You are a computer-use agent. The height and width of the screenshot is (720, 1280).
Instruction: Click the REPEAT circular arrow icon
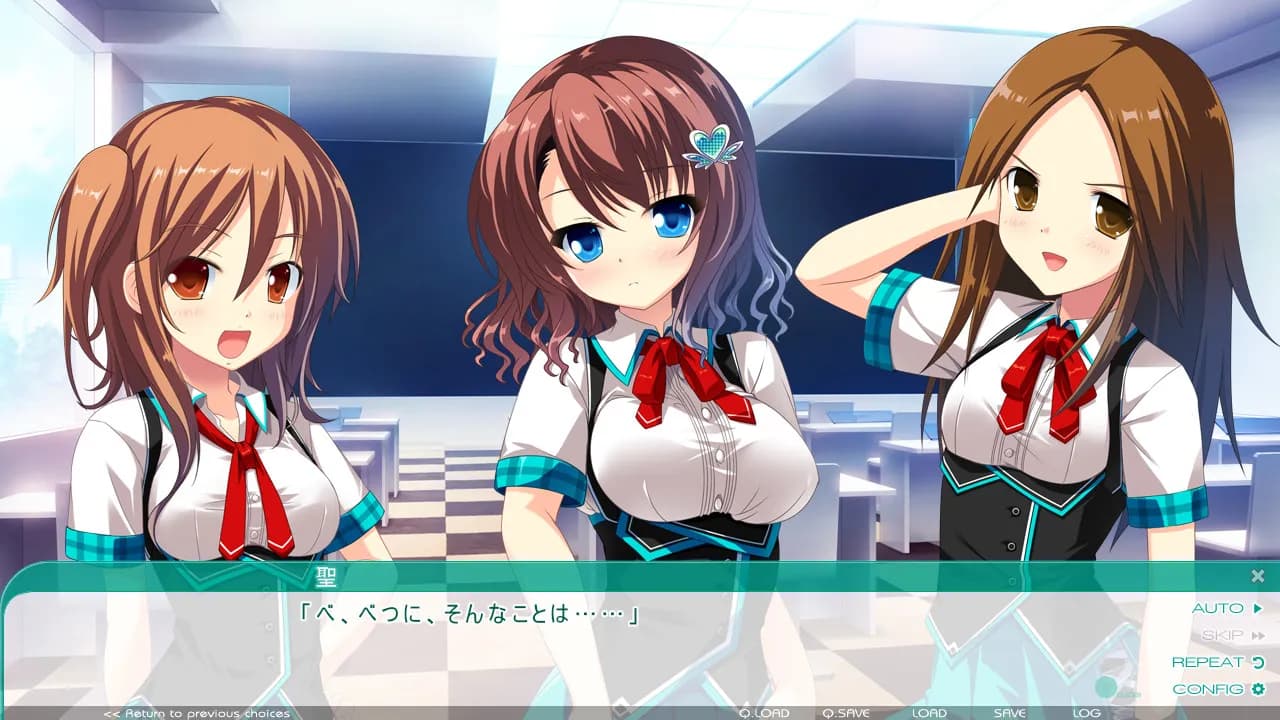tap(1258, 661)
